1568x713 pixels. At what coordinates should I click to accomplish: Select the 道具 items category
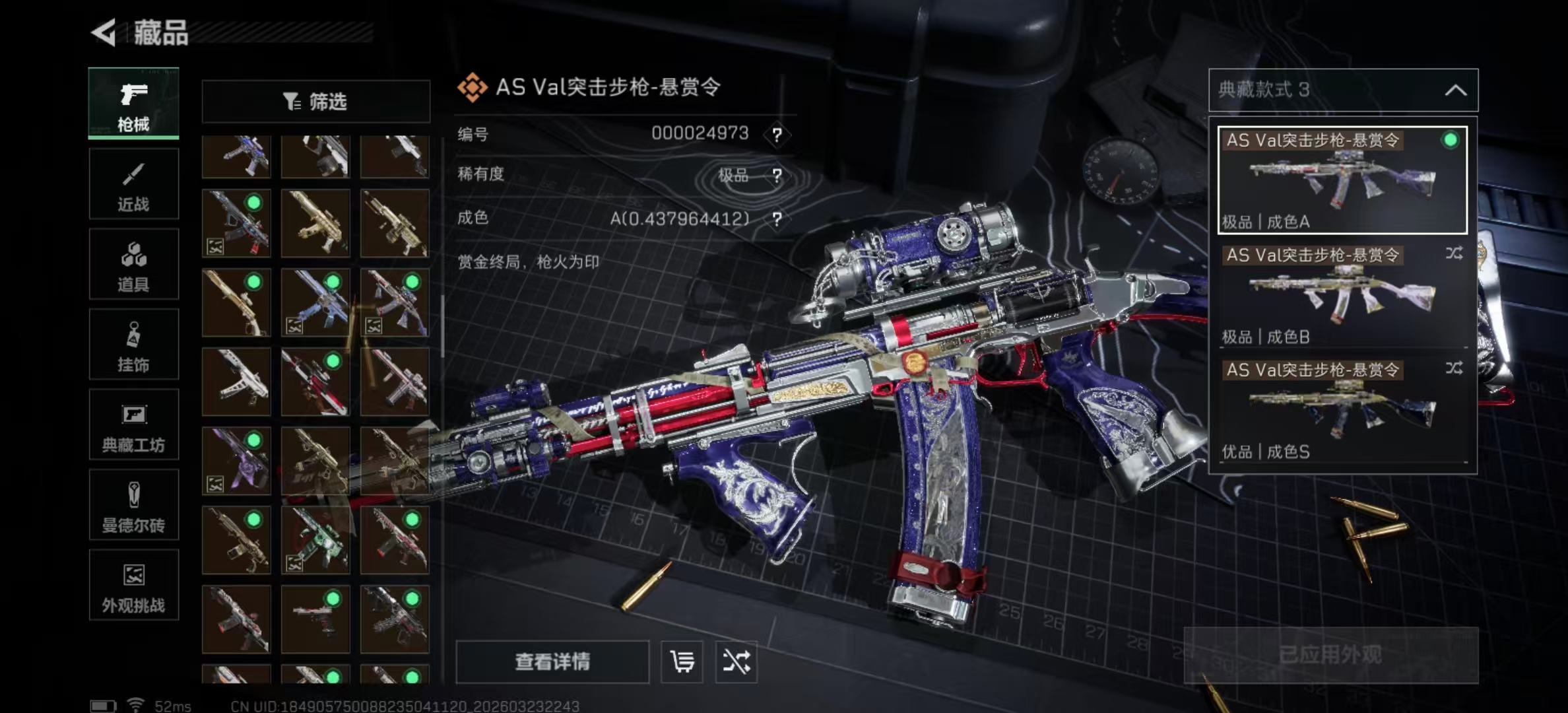133,265
